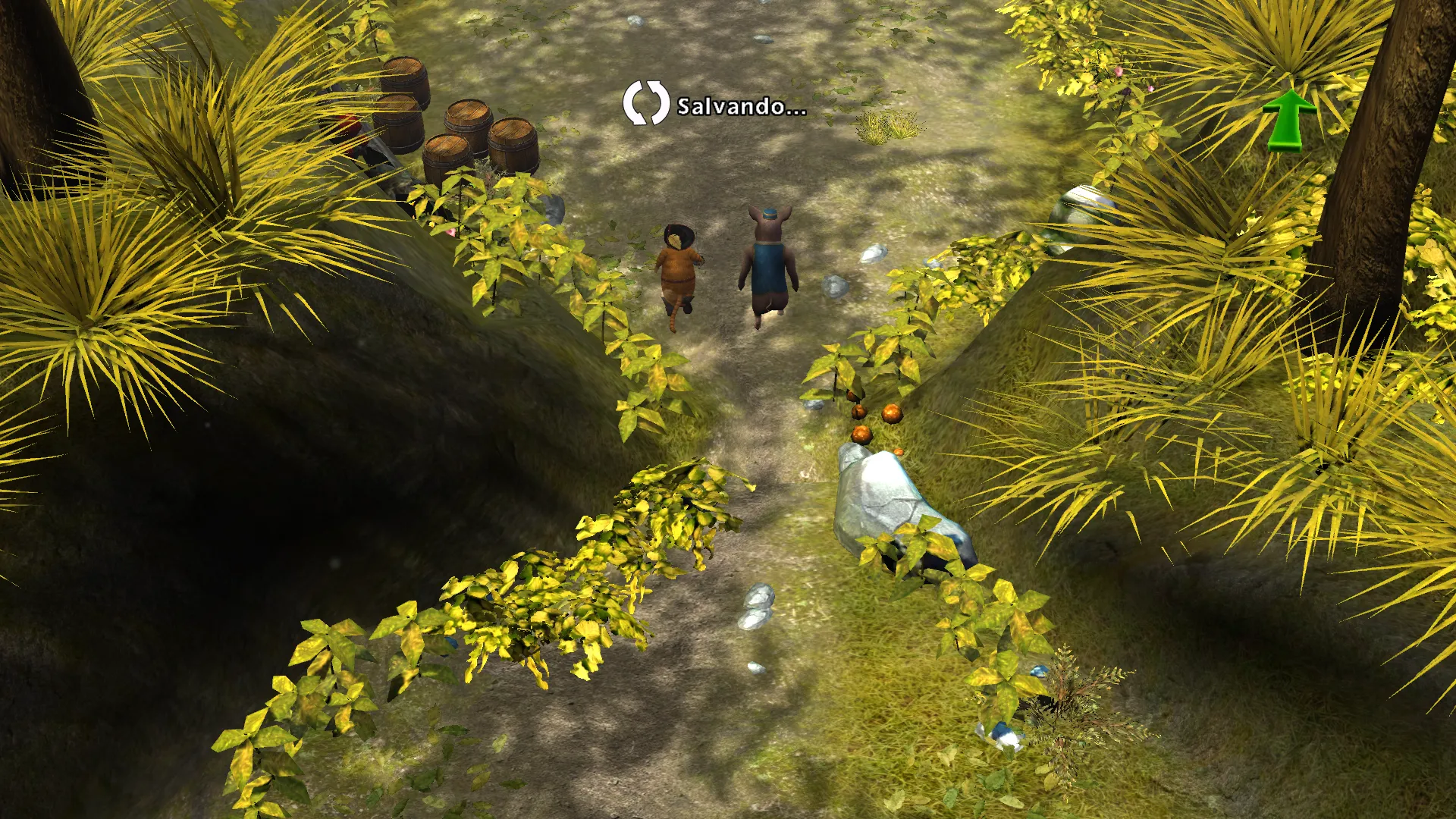Click the green arrow exit marker
The image size is (1456, 819).
point(1288,119)
